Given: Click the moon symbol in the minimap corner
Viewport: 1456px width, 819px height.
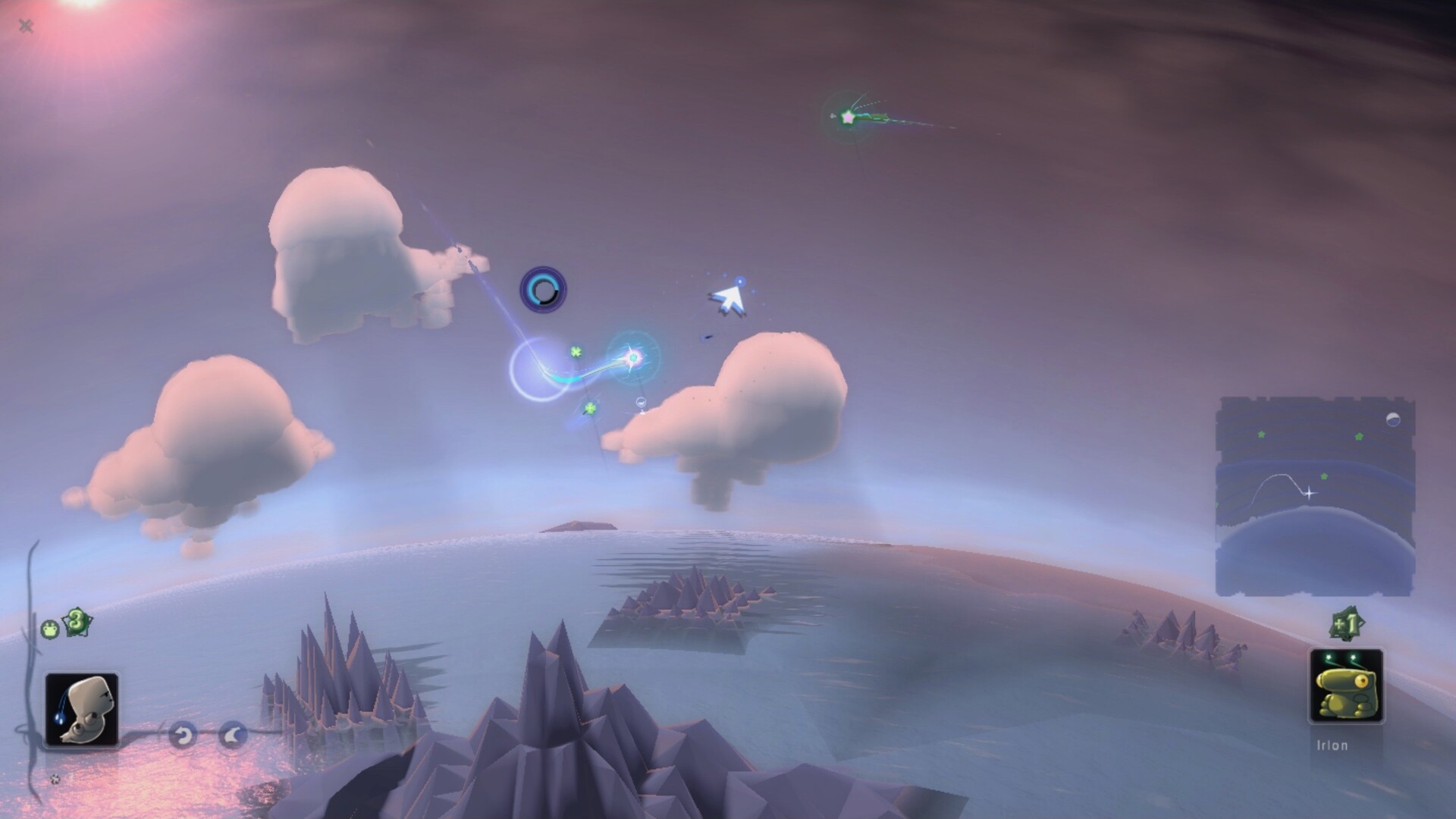Looking at the screenshot, I should click(1394, 419).
